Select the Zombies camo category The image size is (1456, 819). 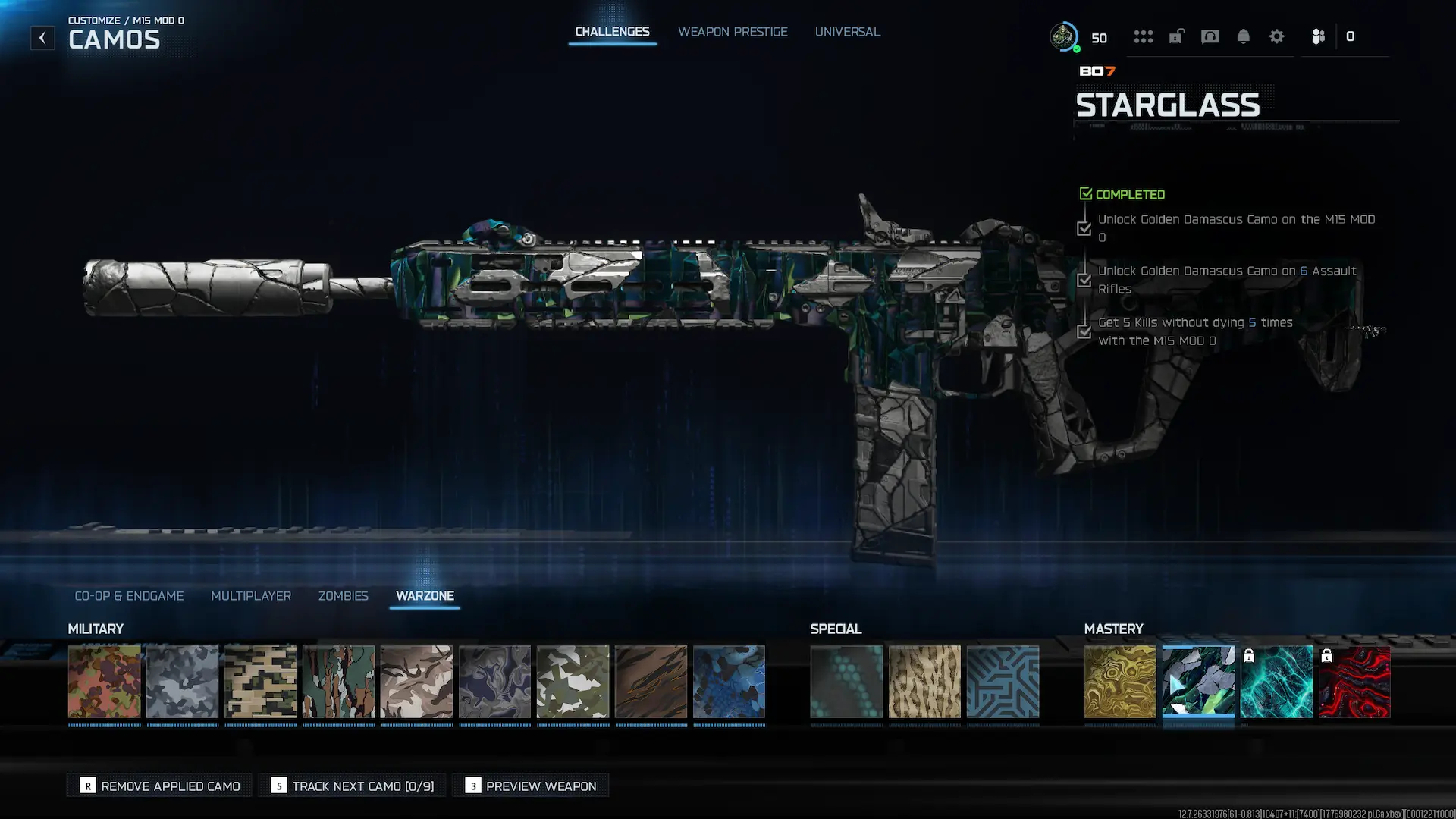(344, 596)
